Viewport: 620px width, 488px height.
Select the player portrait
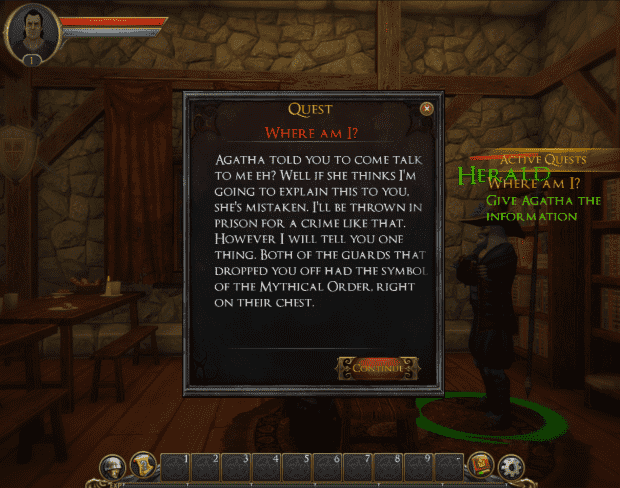32,31
